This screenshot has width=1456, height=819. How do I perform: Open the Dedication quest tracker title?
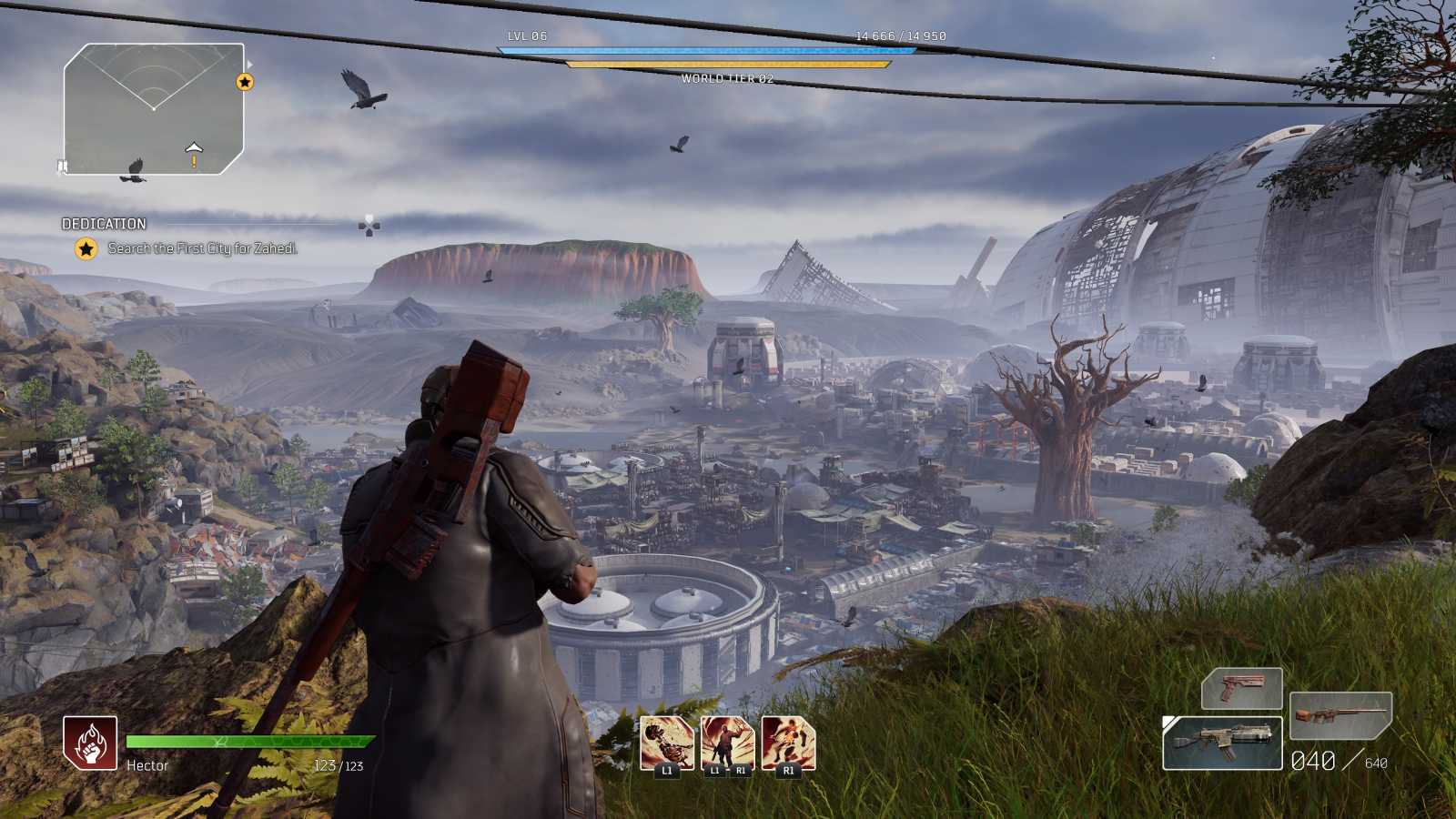[x=104, y=224]
